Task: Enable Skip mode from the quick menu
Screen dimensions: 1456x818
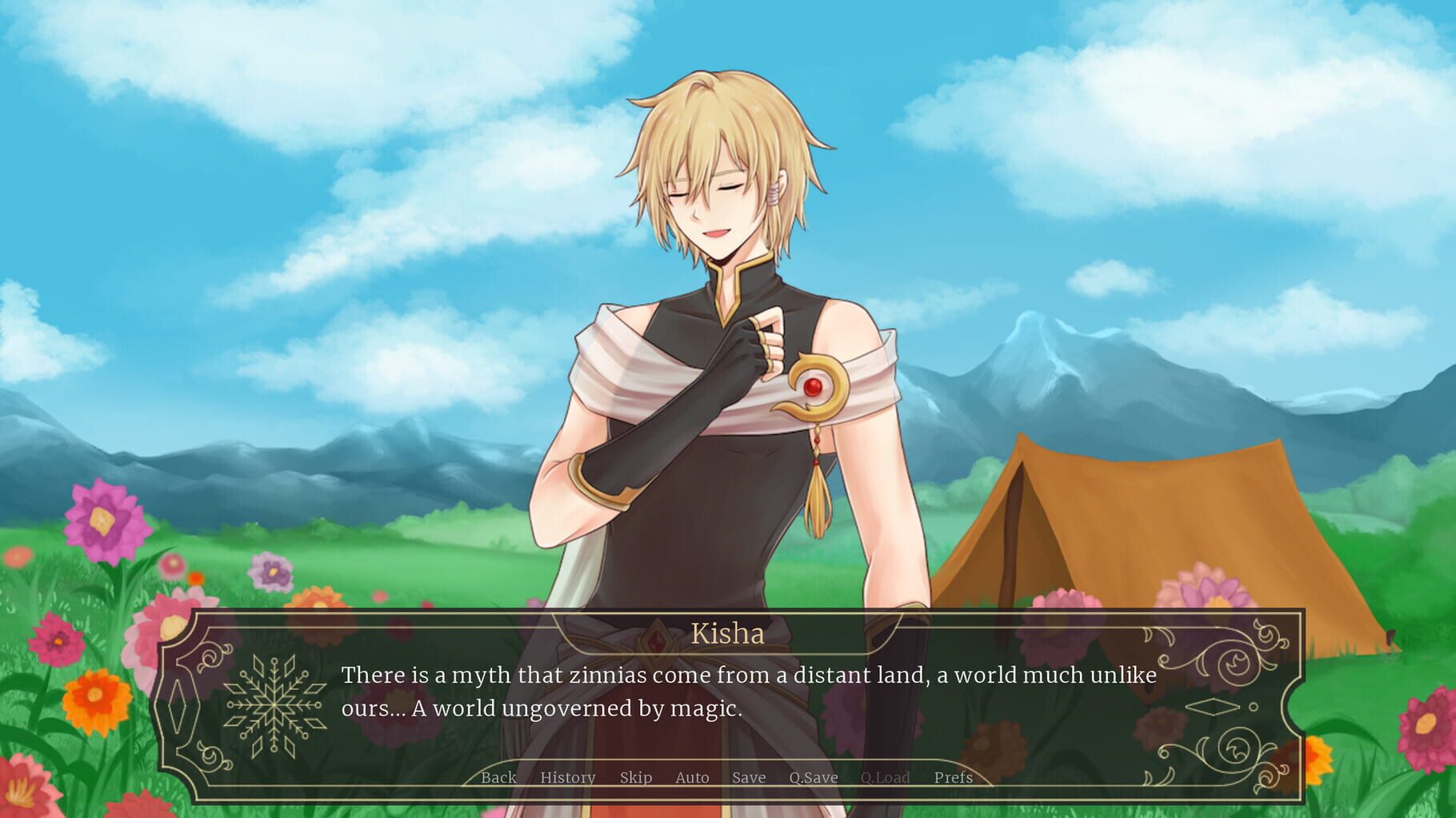Action: click(x=636, y=776)
